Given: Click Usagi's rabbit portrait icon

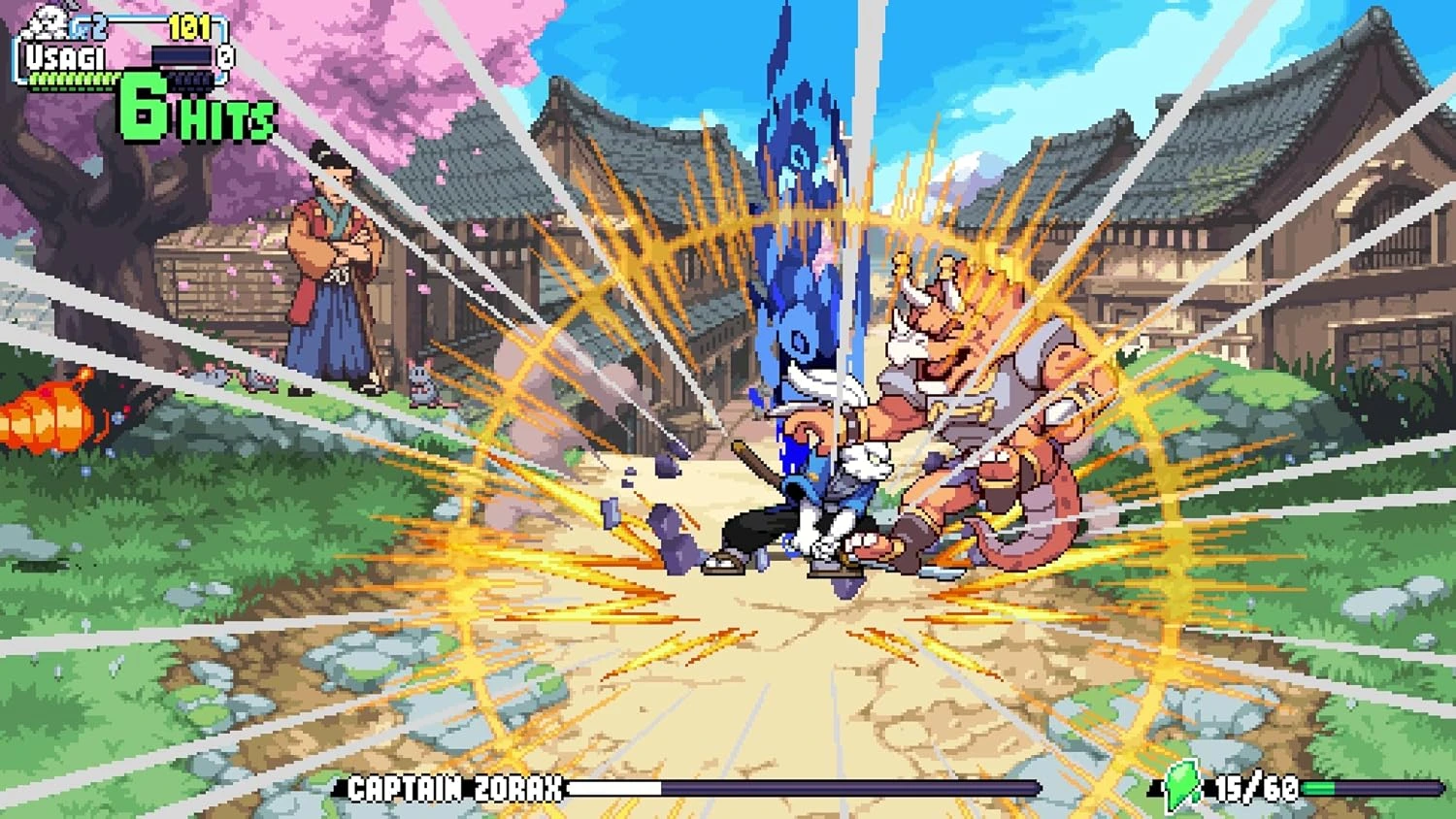Looking at the screenshot, I should click(45, 23).
